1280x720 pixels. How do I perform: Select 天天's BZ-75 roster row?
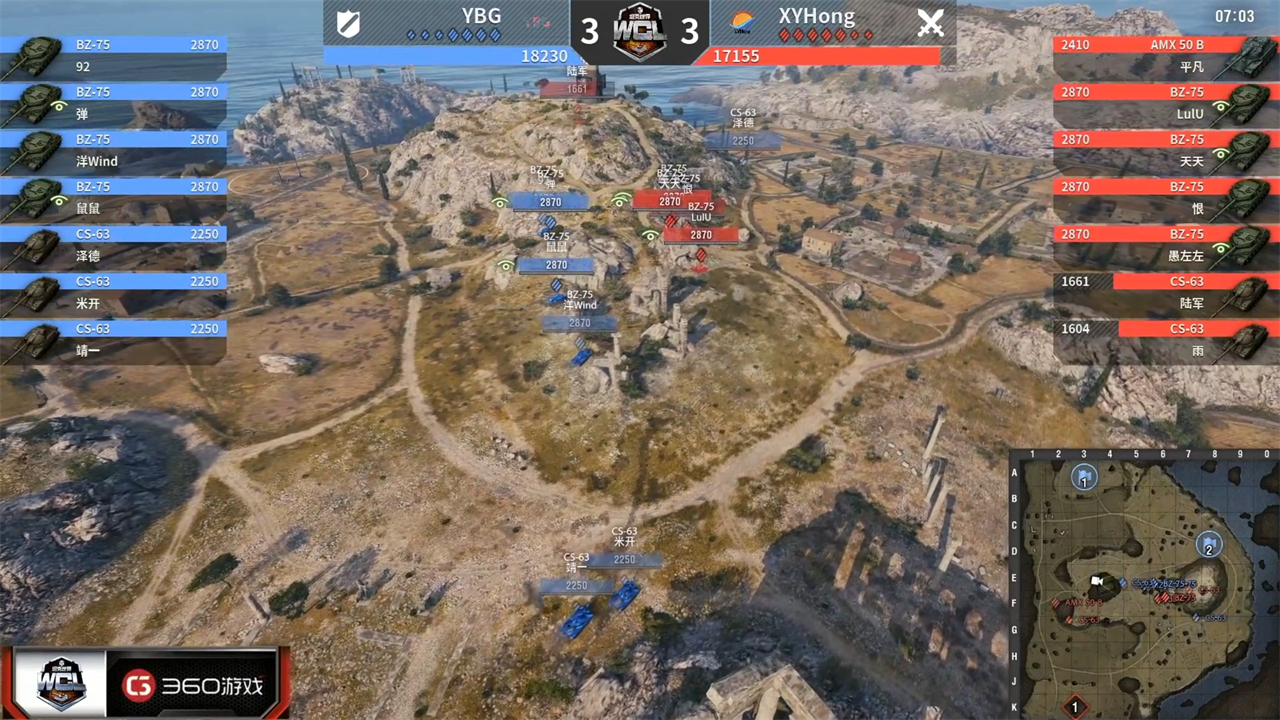coord(1165,153)
